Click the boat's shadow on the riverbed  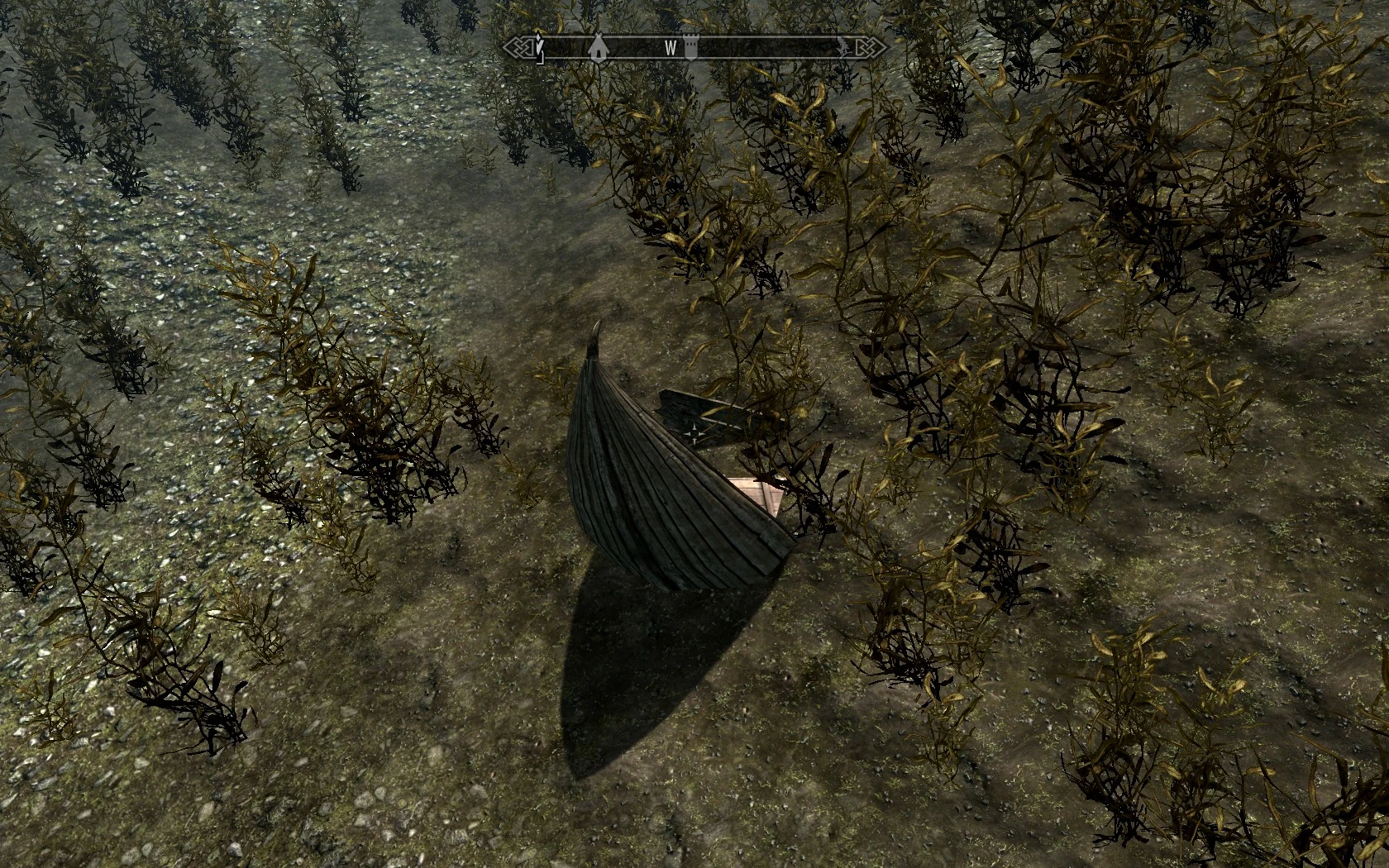tap(637, 661)
